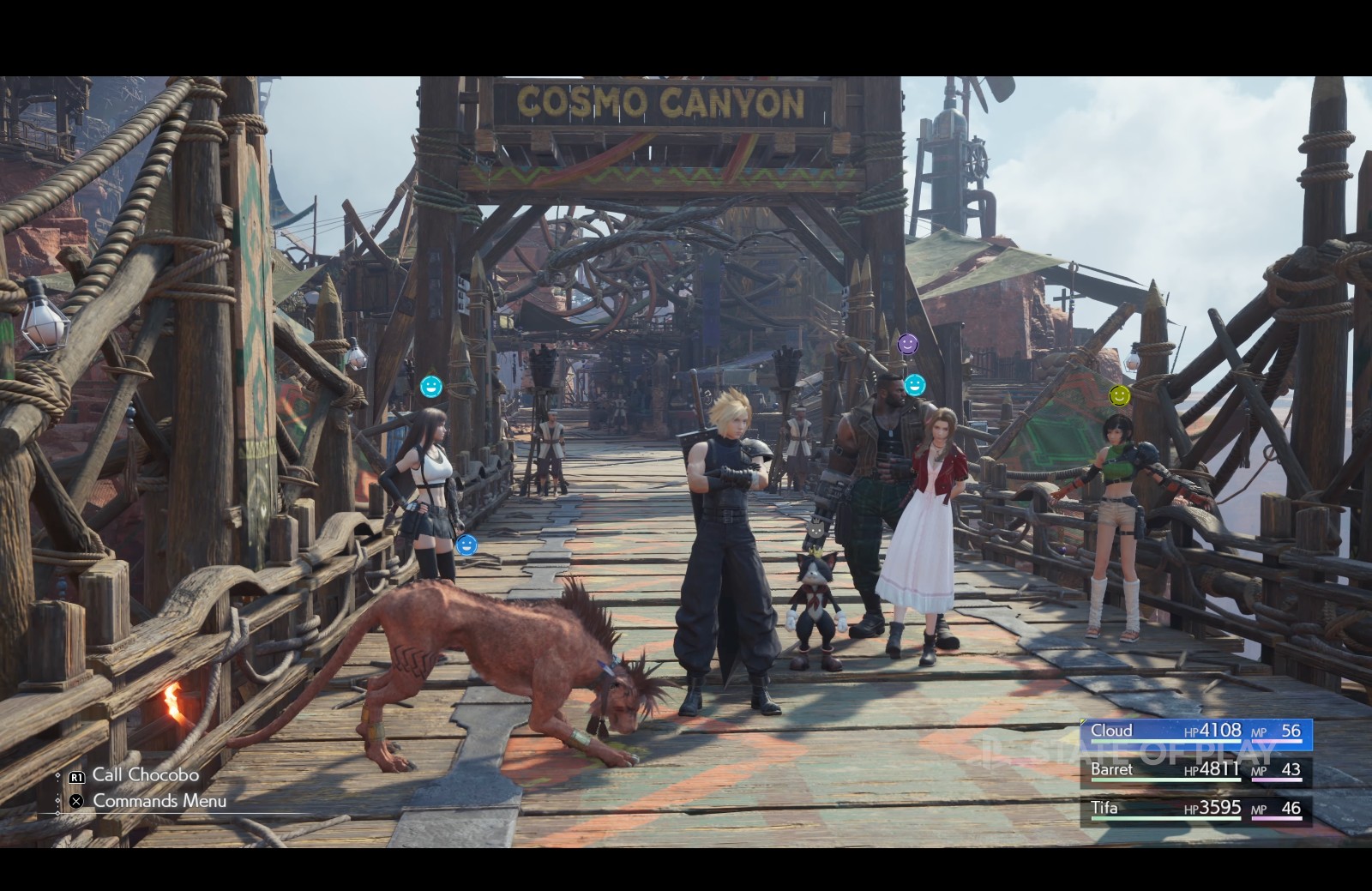Click the purple smiley affinity icon
The width and height of the screenshot is (1372, 891).
pyautogui.click(x=907, y=345)
